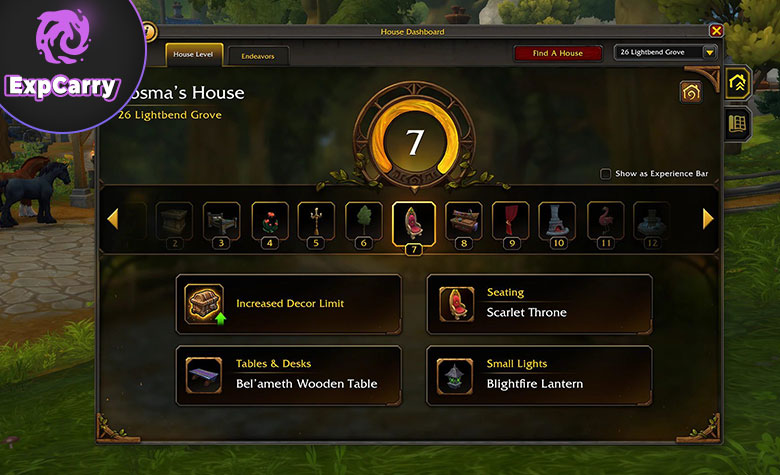The image size is (780, 475).
Task: Select the Bel'ameth Wooden Table reward
Action: pos(288,375)
